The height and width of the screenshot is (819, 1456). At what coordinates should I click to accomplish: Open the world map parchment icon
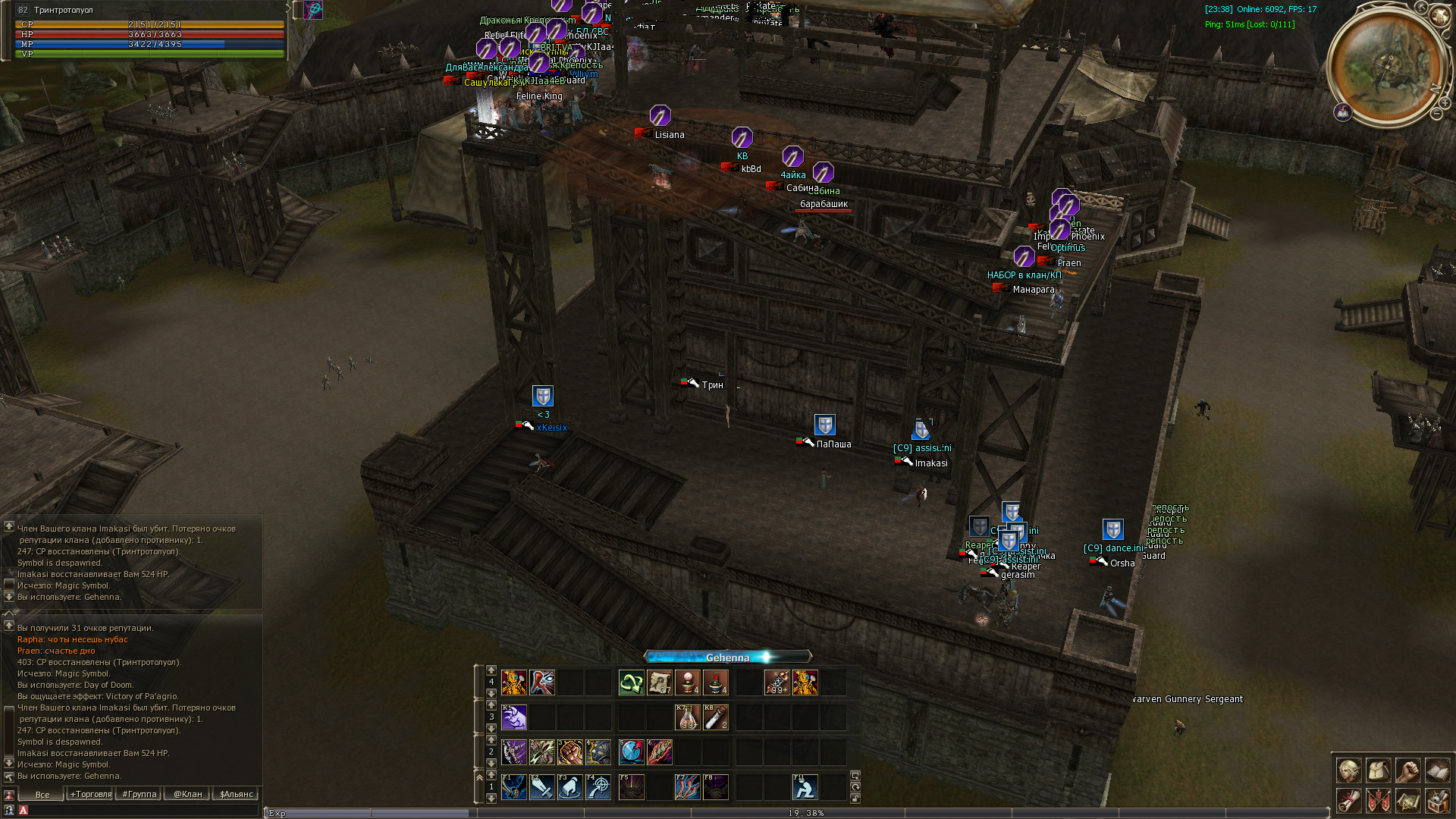coord(1407,800)
